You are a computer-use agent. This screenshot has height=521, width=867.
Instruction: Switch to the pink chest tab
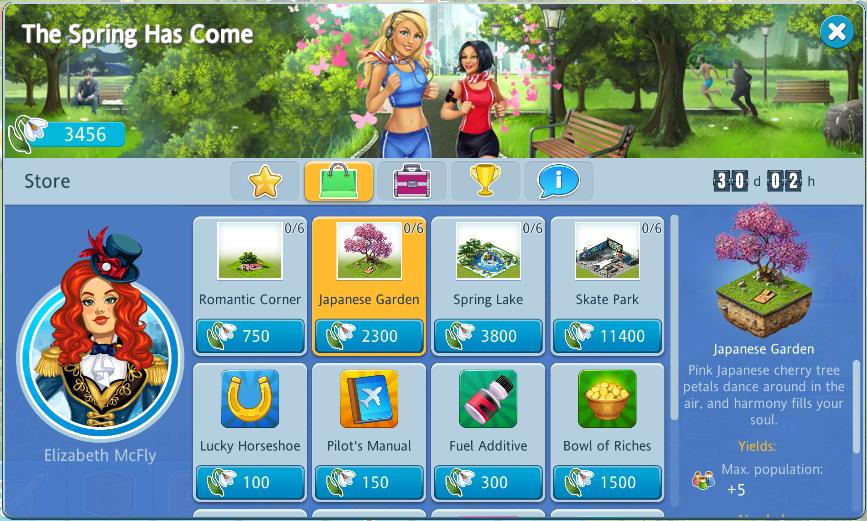click(412, 182)
